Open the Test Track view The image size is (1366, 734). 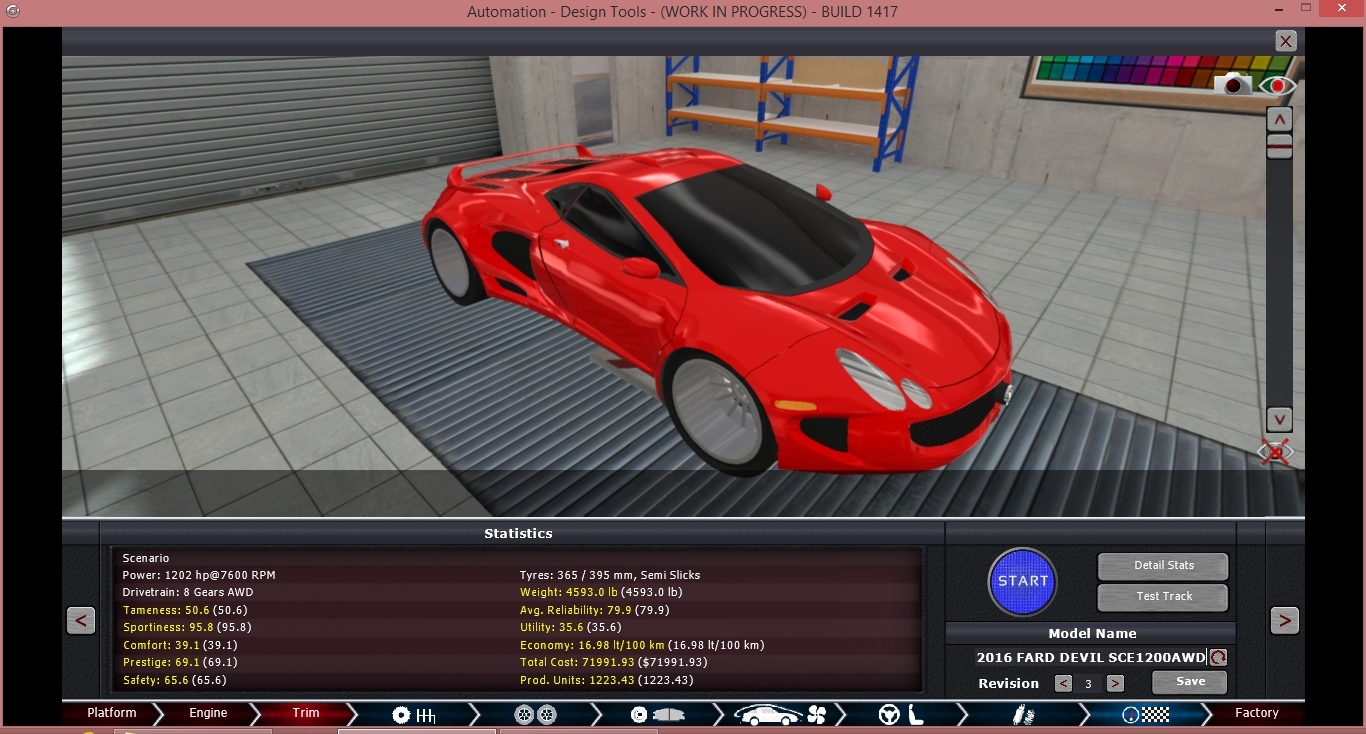point(1163,597)
